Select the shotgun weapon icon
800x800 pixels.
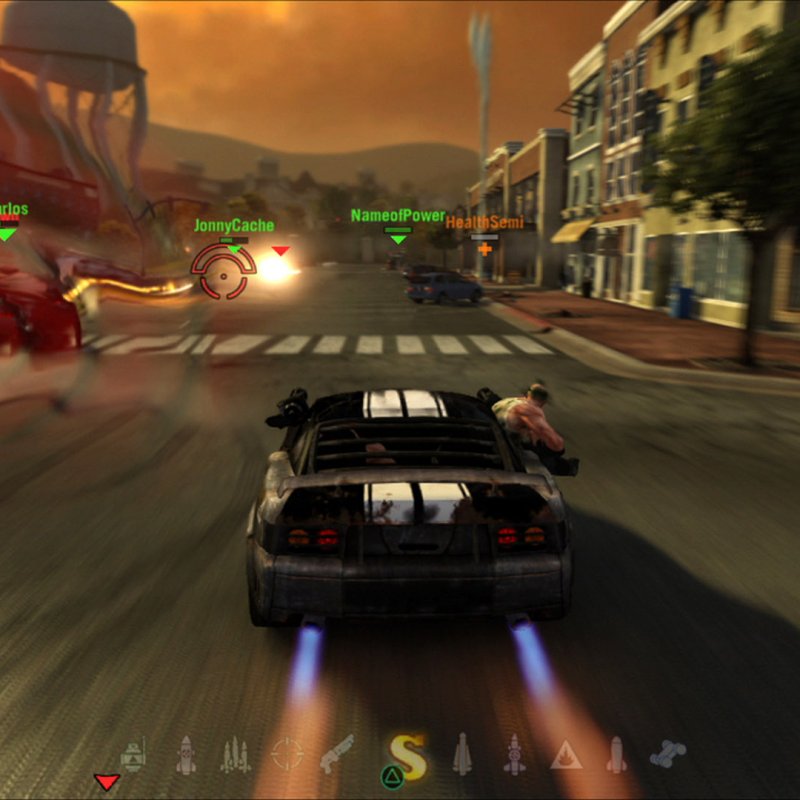pos(337,754)
